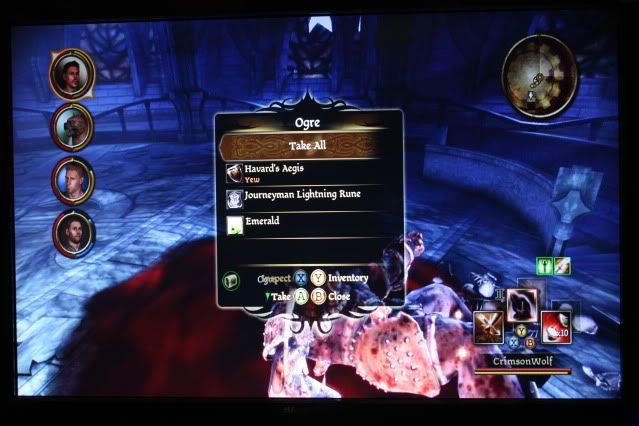Choose the bearded companion's party portrait
Screen dimensions: 639x426
(74, 232)
